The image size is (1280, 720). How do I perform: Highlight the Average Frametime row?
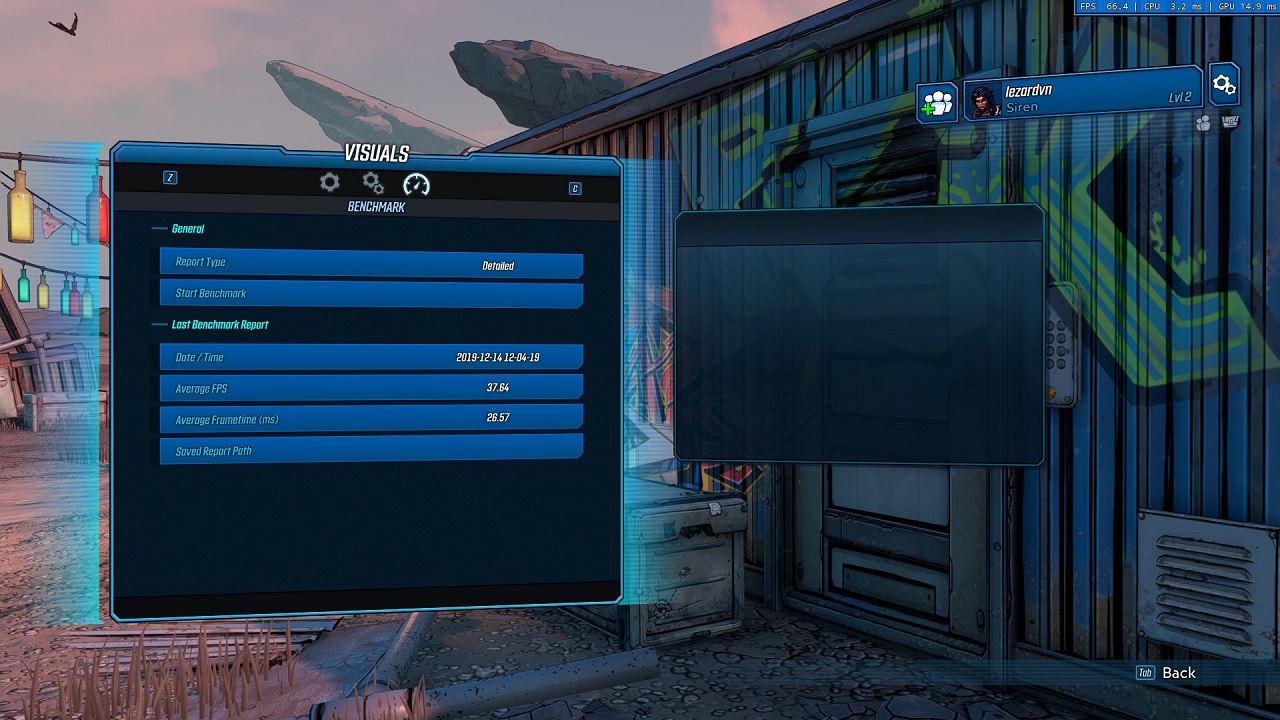[371, 419]
